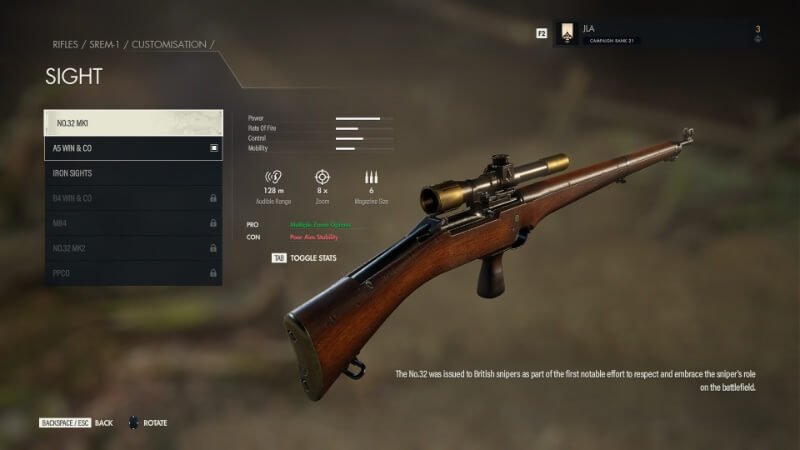Open the JLA player profile banner

click(x=660, y=33)
